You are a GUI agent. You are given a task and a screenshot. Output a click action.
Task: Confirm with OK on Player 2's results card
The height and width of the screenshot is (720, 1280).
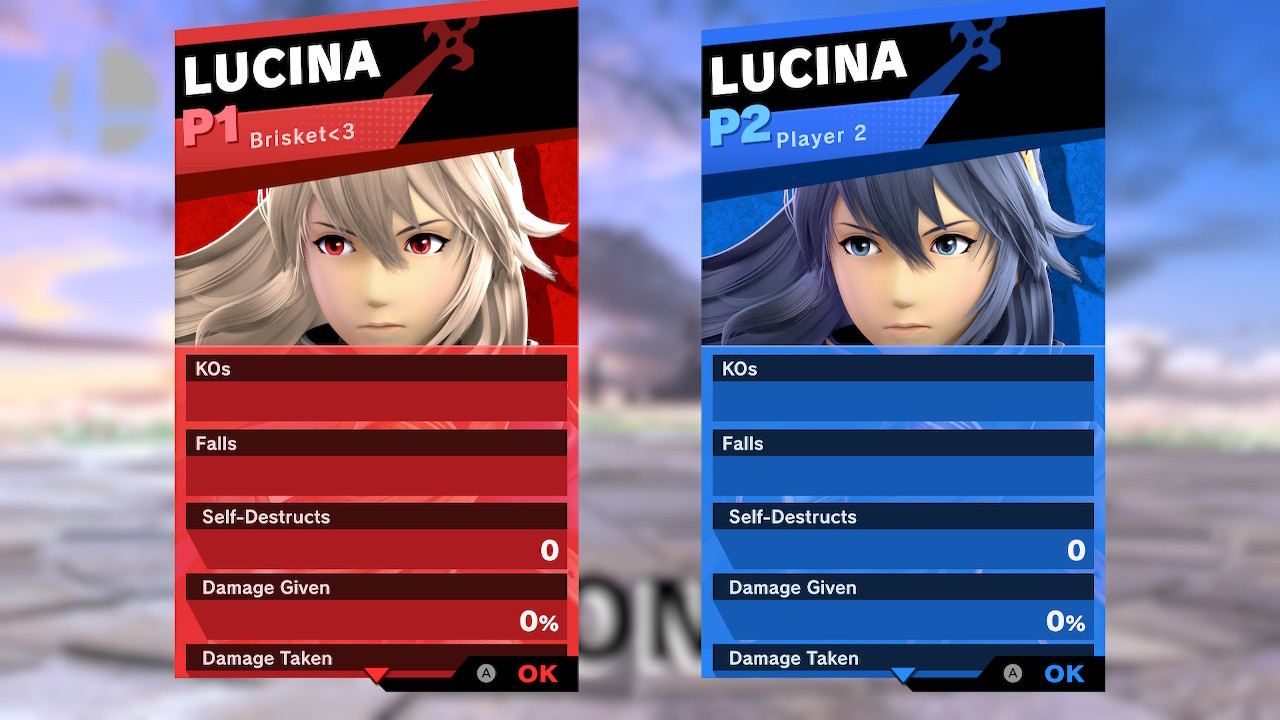1063,674
